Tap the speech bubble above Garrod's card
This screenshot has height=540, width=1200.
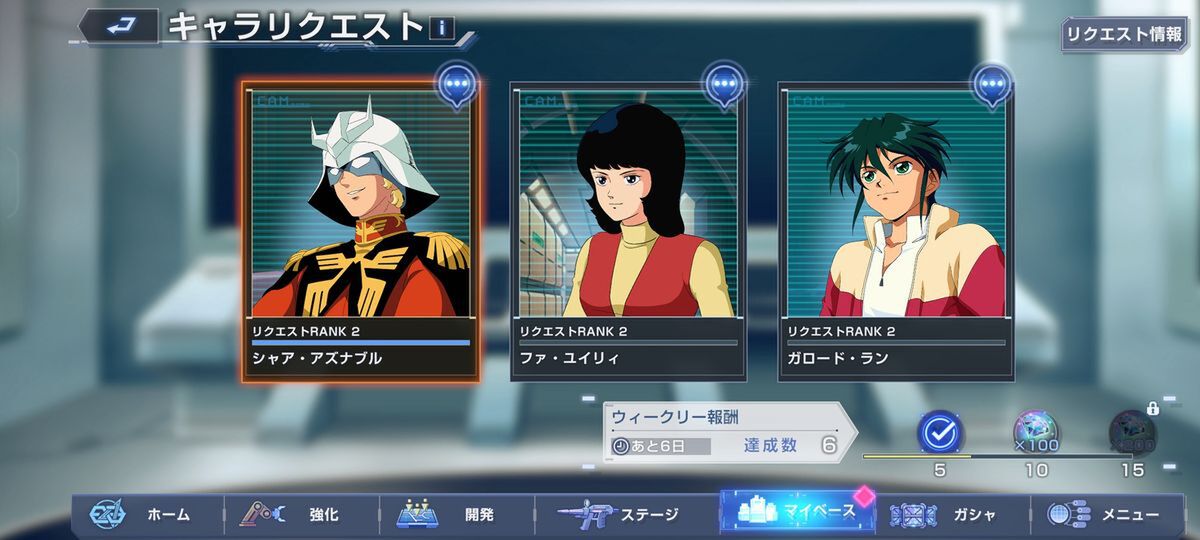pyautogui.click(x=993, y=86)
